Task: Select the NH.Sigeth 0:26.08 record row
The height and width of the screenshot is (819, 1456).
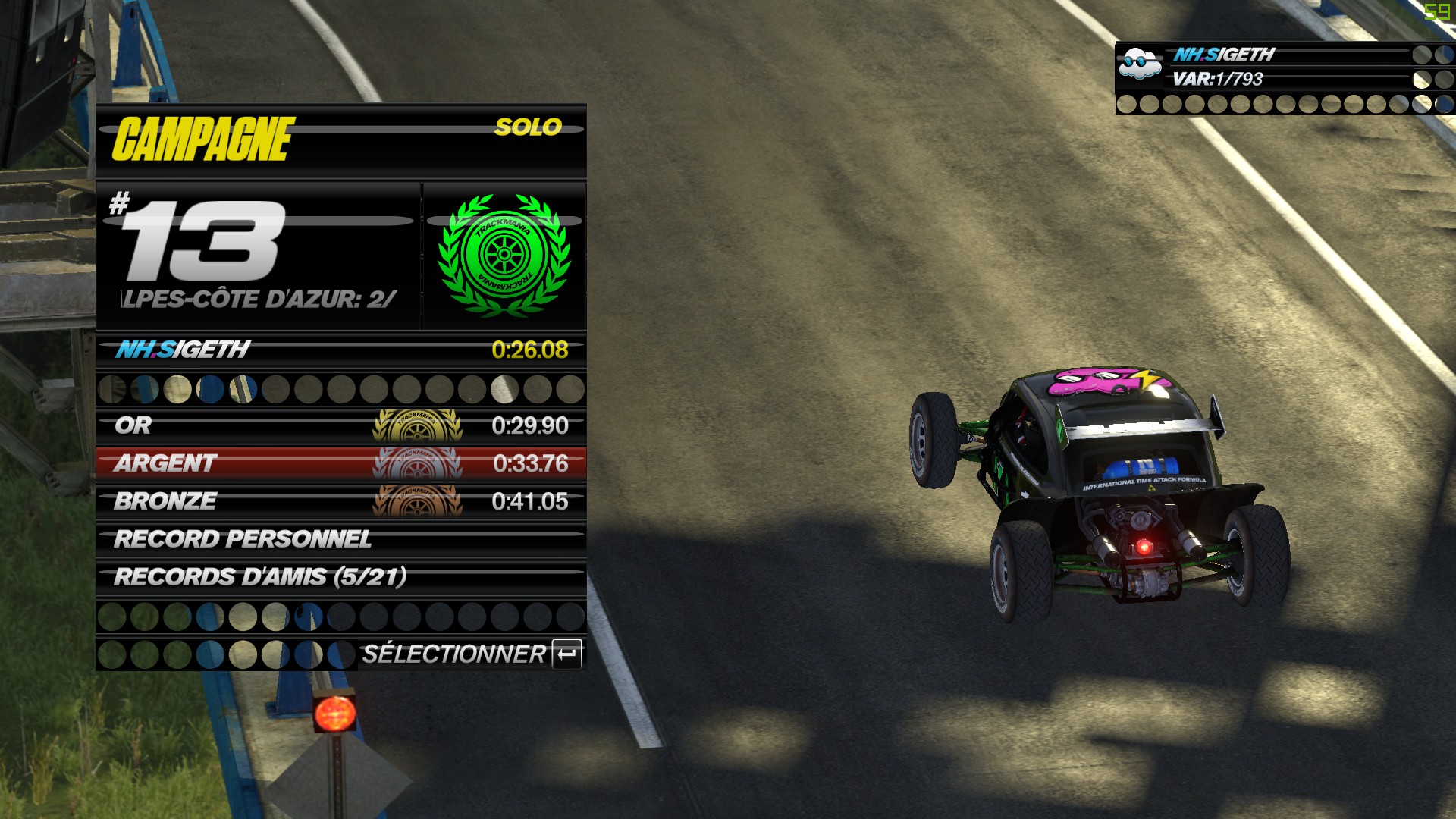Action: pyautogui.click(x=340, y=350)
